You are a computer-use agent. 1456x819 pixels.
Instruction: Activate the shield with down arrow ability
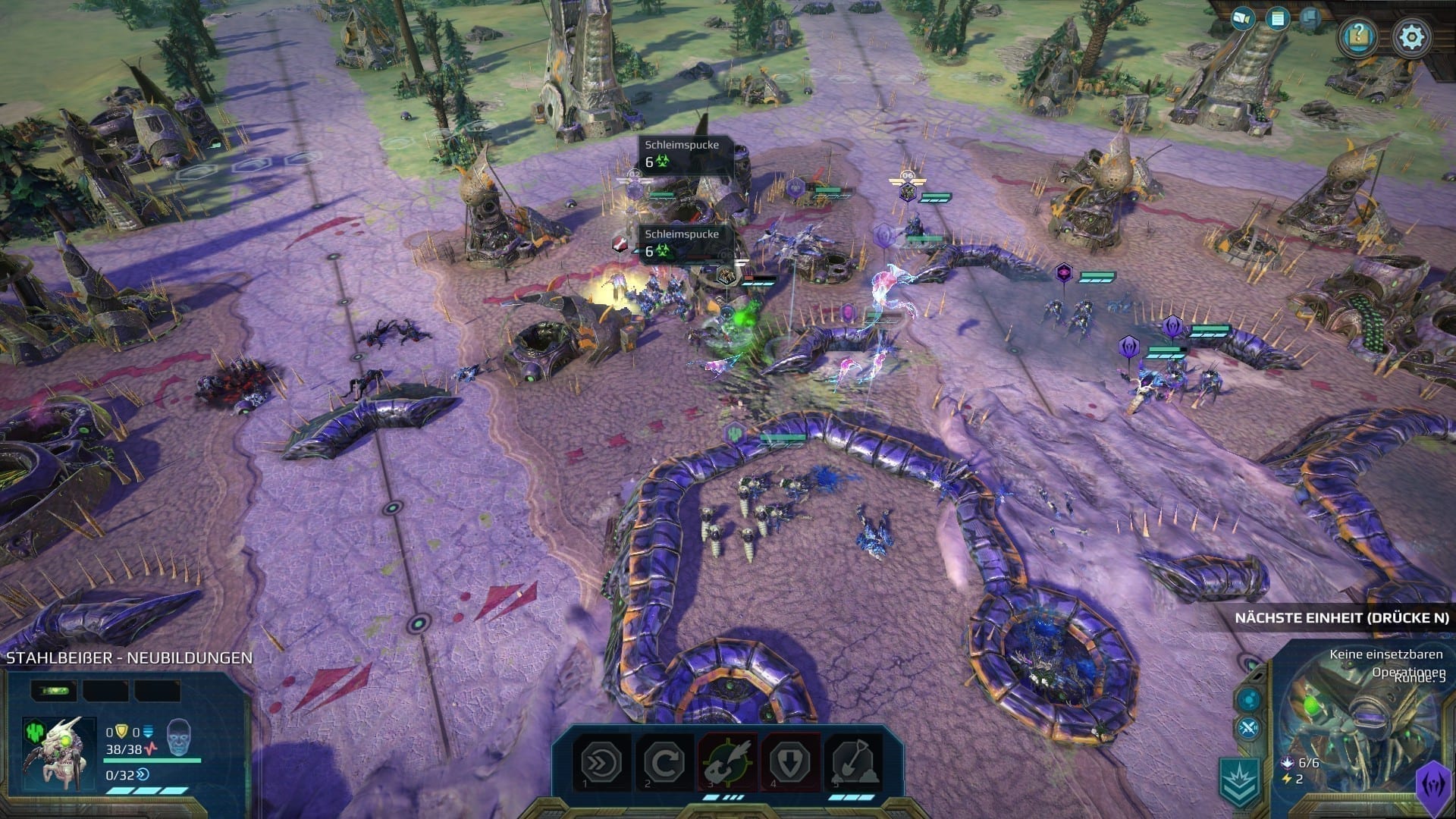(x=790, y=761)
